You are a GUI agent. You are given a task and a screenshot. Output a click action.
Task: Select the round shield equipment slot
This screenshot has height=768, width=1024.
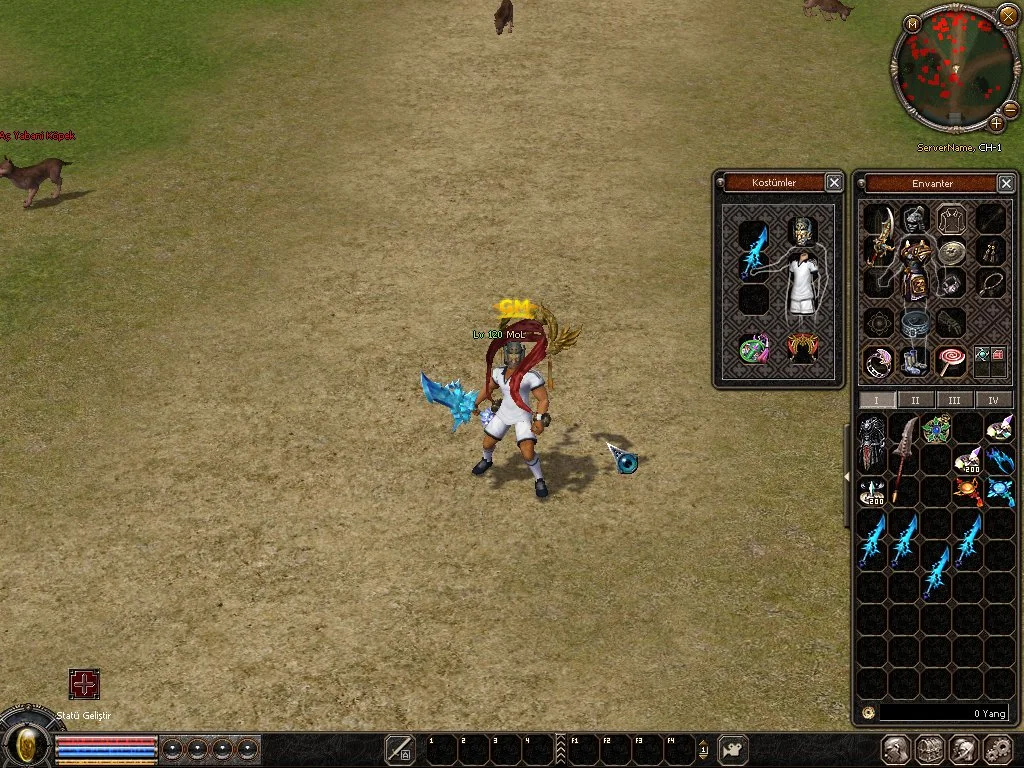pyautogui.click(x=951, y=251)
